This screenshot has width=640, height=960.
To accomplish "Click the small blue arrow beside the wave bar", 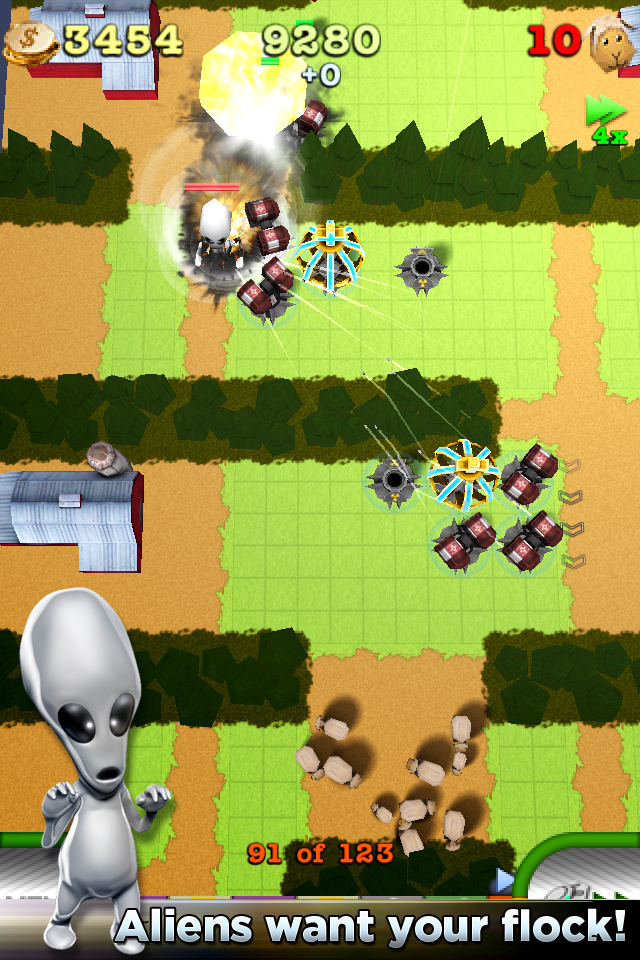I will 504,880.
